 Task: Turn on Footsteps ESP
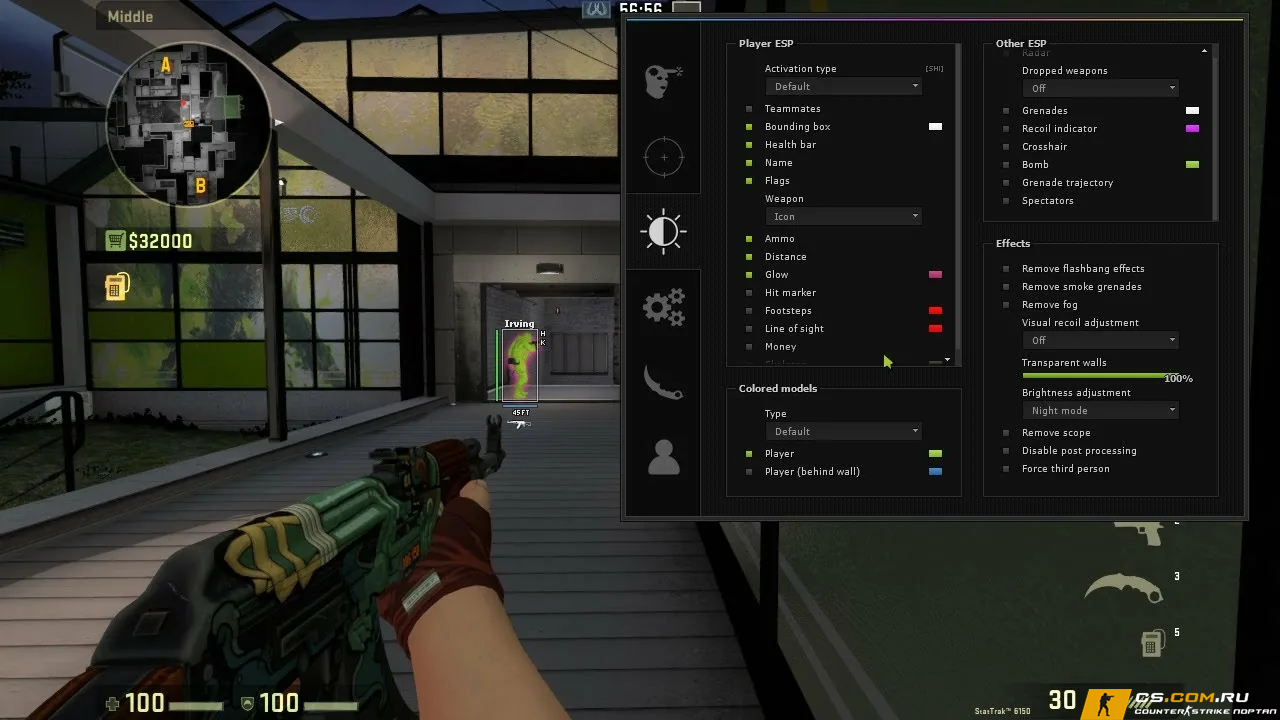[x=749, y=311]
